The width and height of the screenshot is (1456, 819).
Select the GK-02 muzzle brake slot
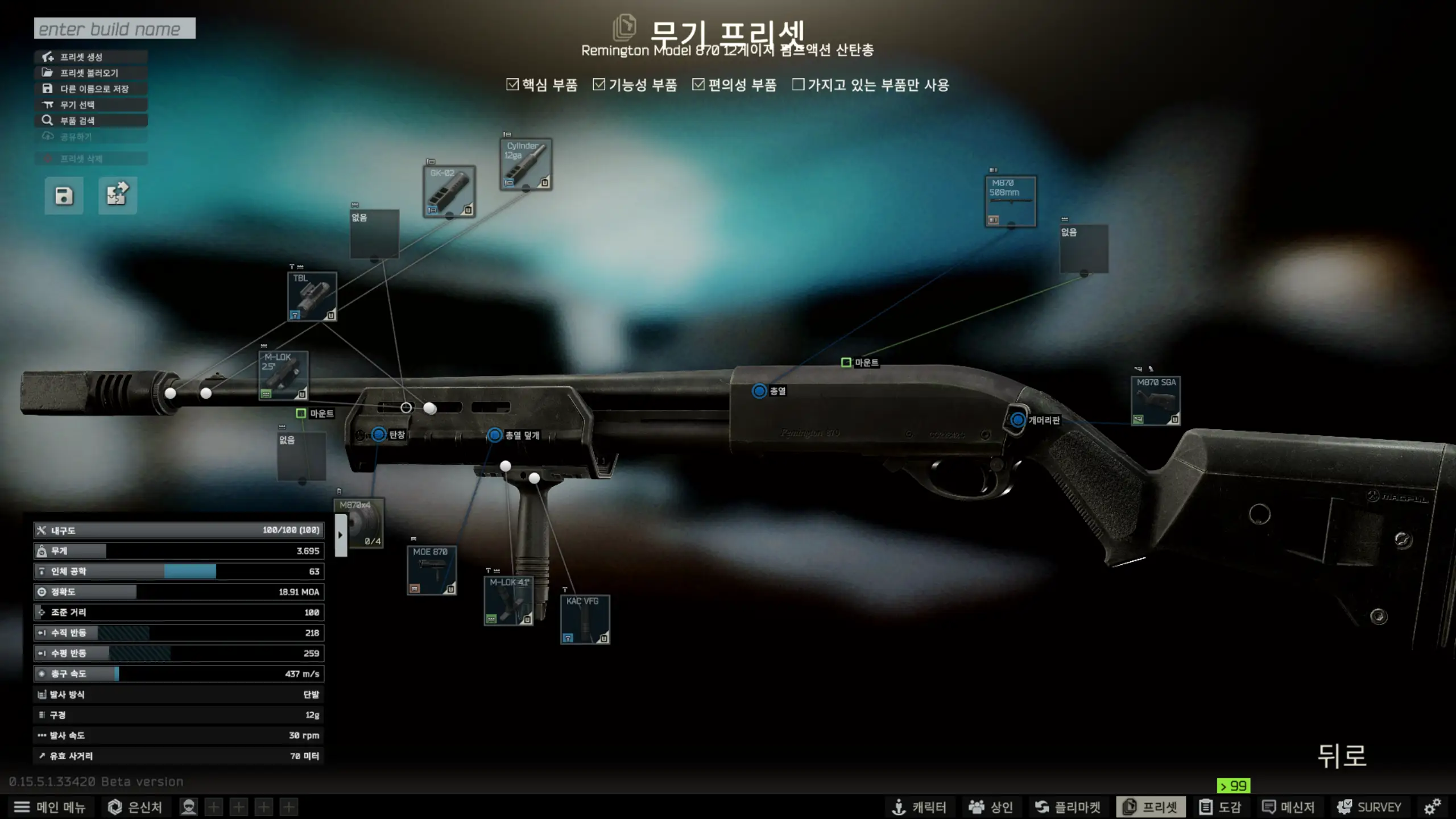click(449, 192)
